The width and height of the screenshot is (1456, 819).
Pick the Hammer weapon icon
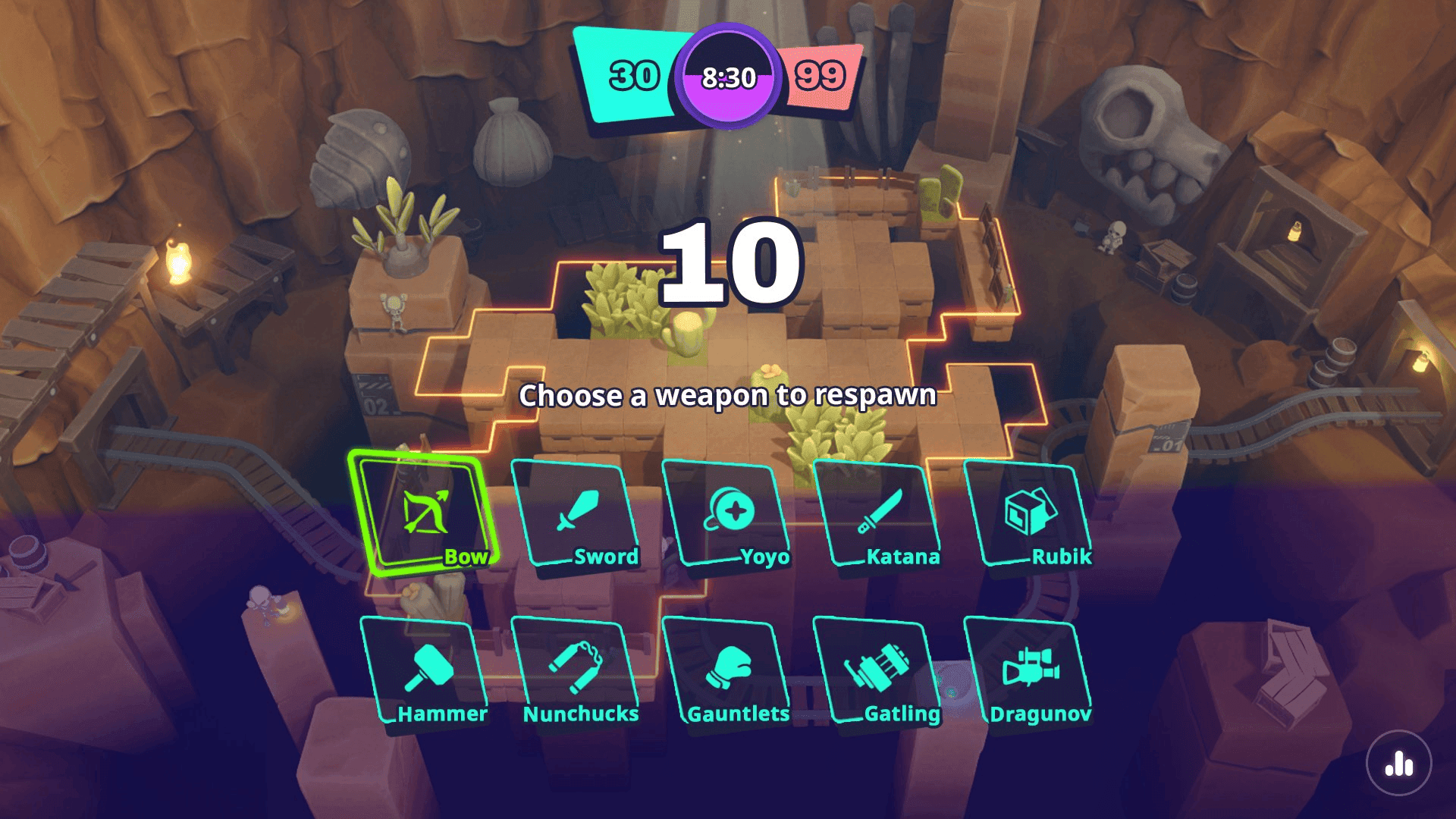(428, 667)
